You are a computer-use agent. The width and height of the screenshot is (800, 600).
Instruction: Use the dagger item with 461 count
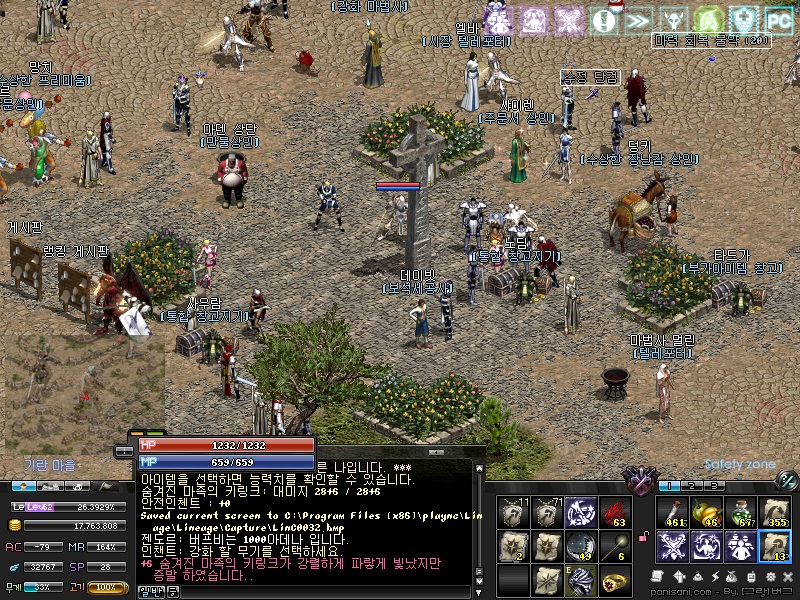tap(672, 512)
